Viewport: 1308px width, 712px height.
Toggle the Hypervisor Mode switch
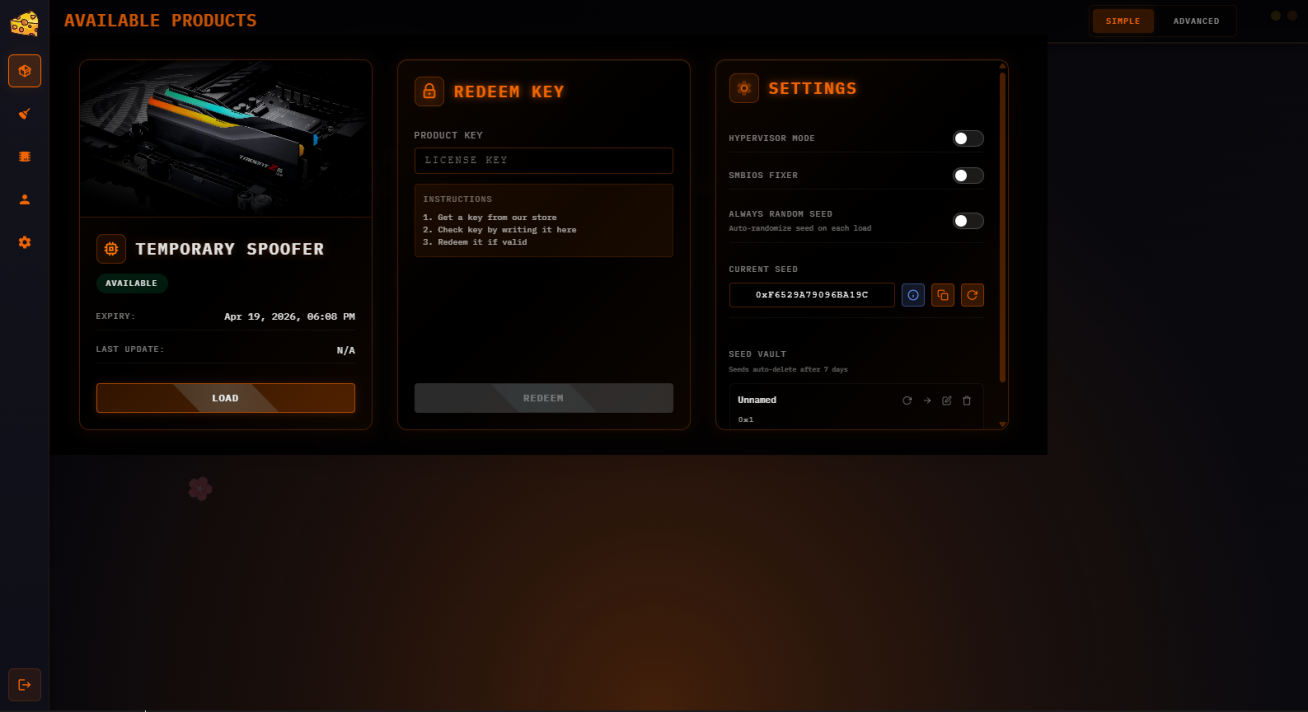point(967,138)
